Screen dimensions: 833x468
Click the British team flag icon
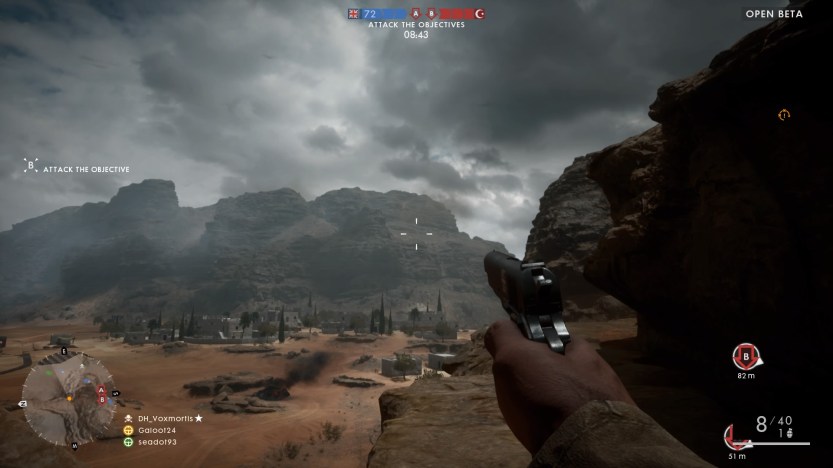click(x=353, y=14)
